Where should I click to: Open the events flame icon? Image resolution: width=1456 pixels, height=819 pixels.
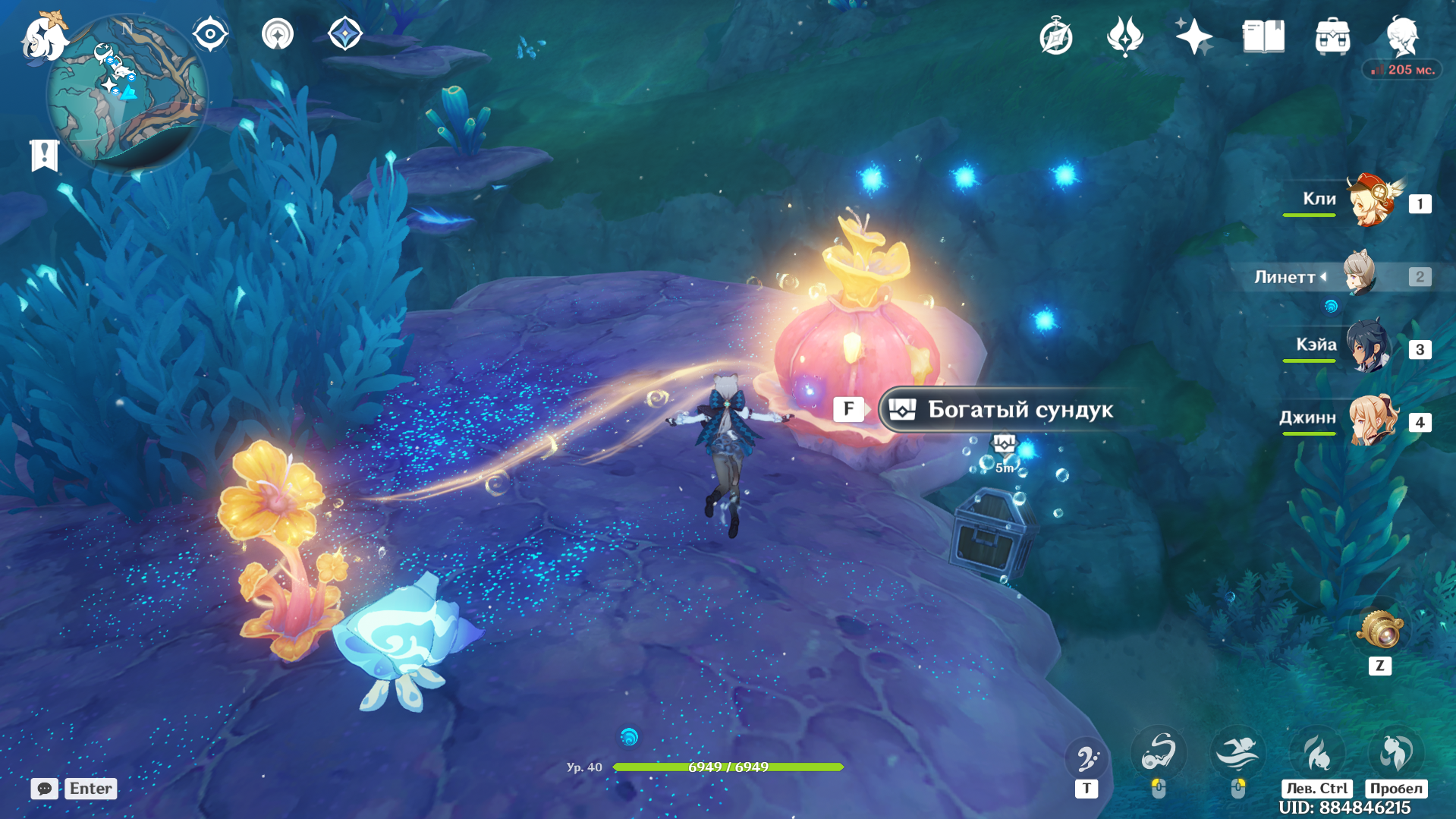(1124, 36)
